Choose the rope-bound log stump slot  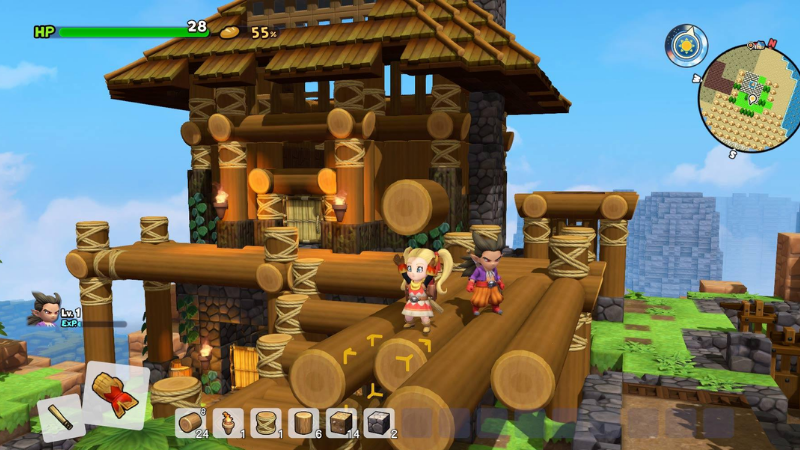(x=265, y=423)
